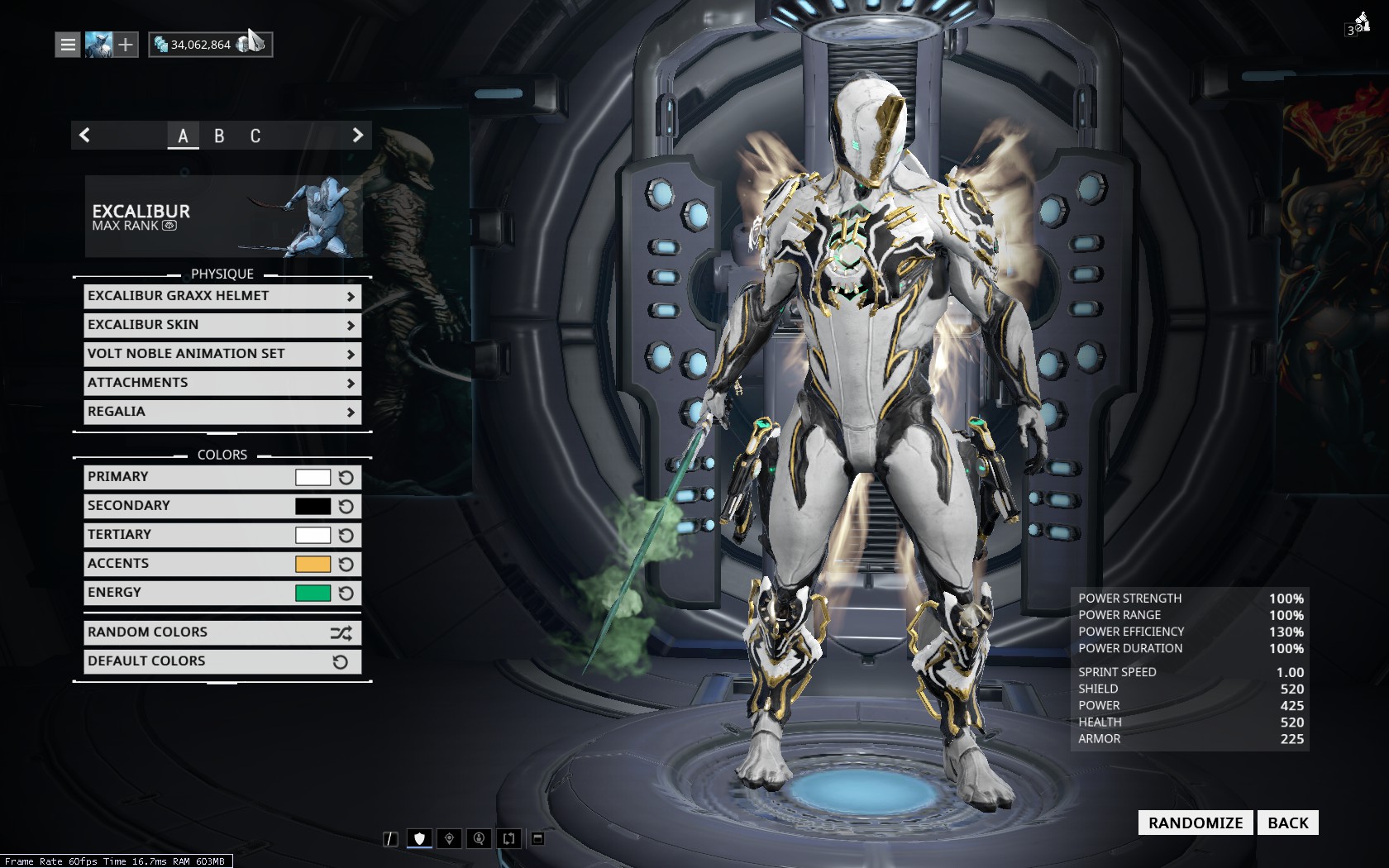Screen dimensions: 1389x868
Task: Open the Excalibur Graxx Helmet selection
Action: pos(222,296)
